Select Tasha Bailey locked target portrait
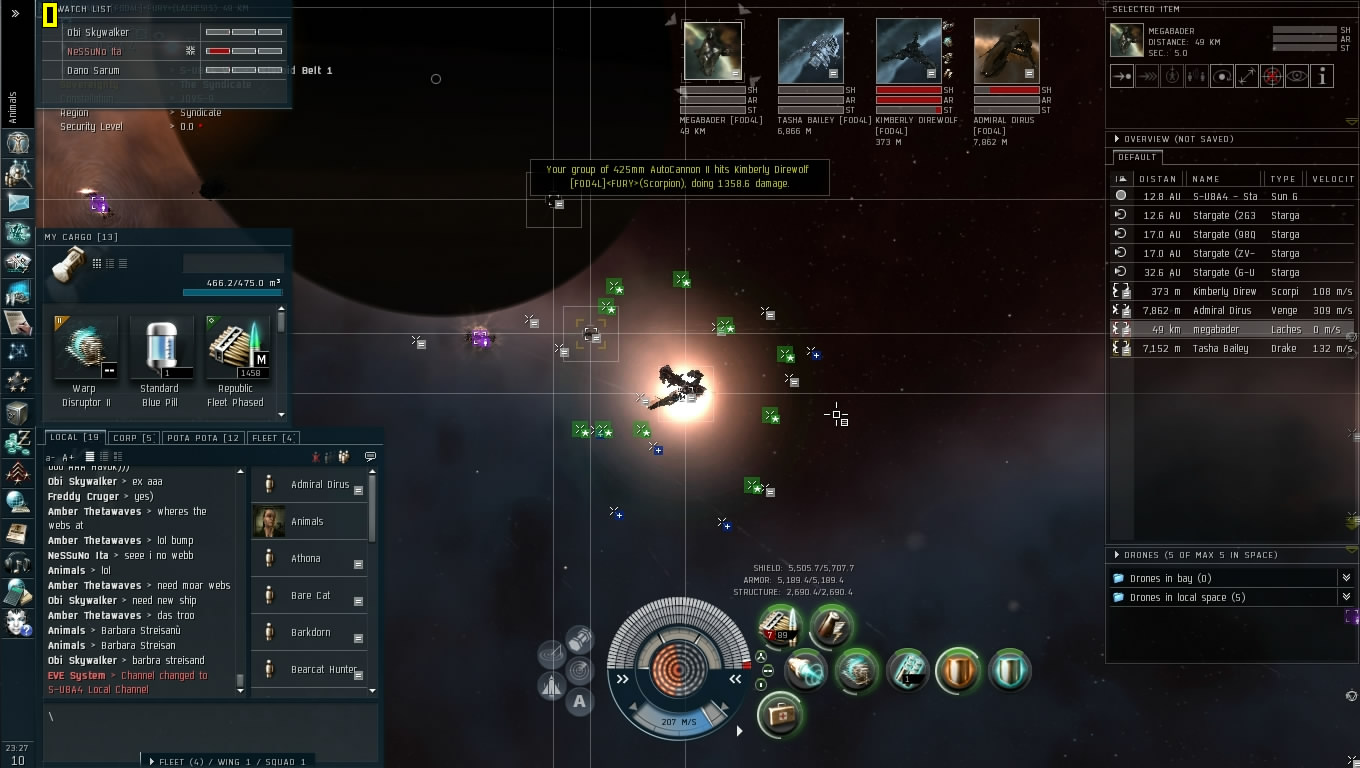The width and height of the screenshot is (1360, 768). point(810,50)
